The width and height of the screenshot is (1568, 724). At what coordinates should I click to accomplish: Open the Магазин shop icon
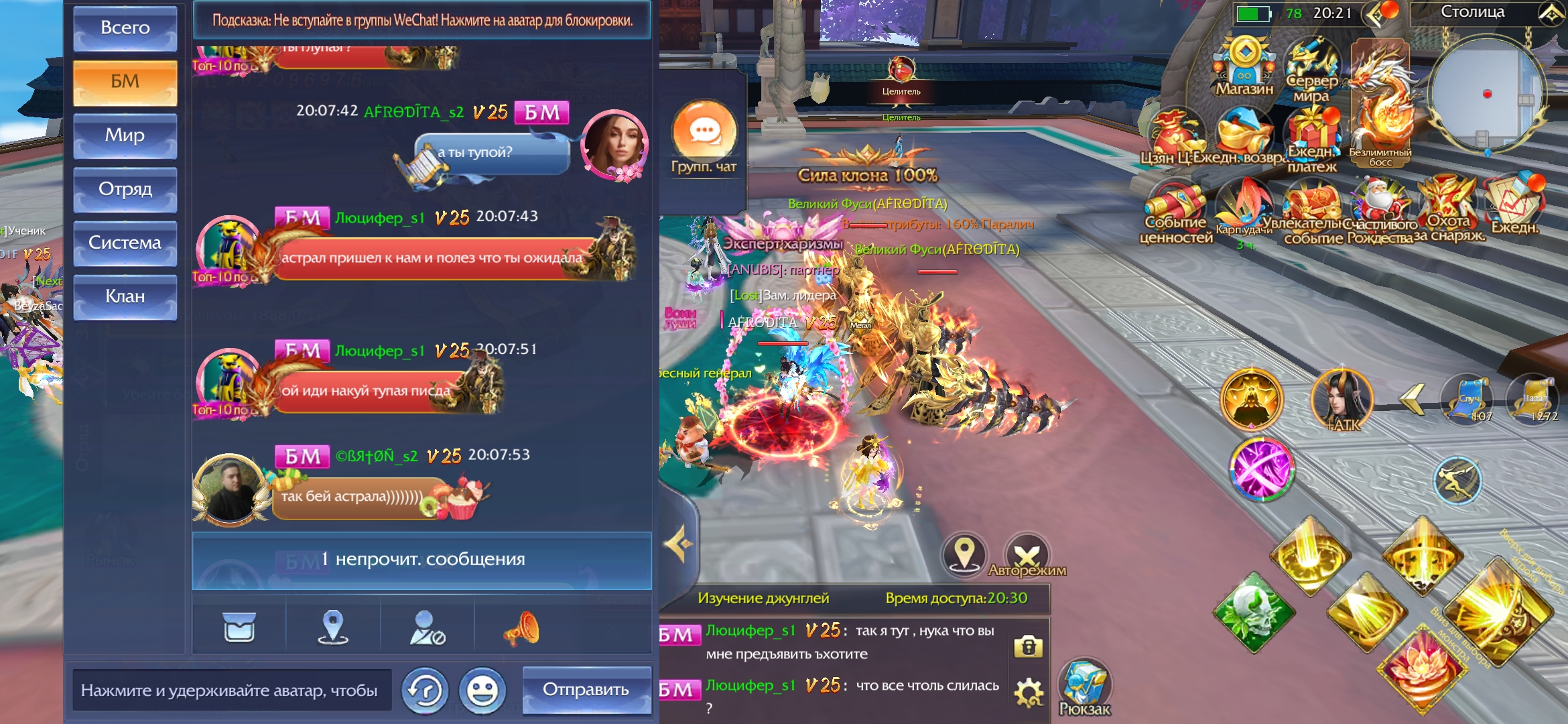1244,66
